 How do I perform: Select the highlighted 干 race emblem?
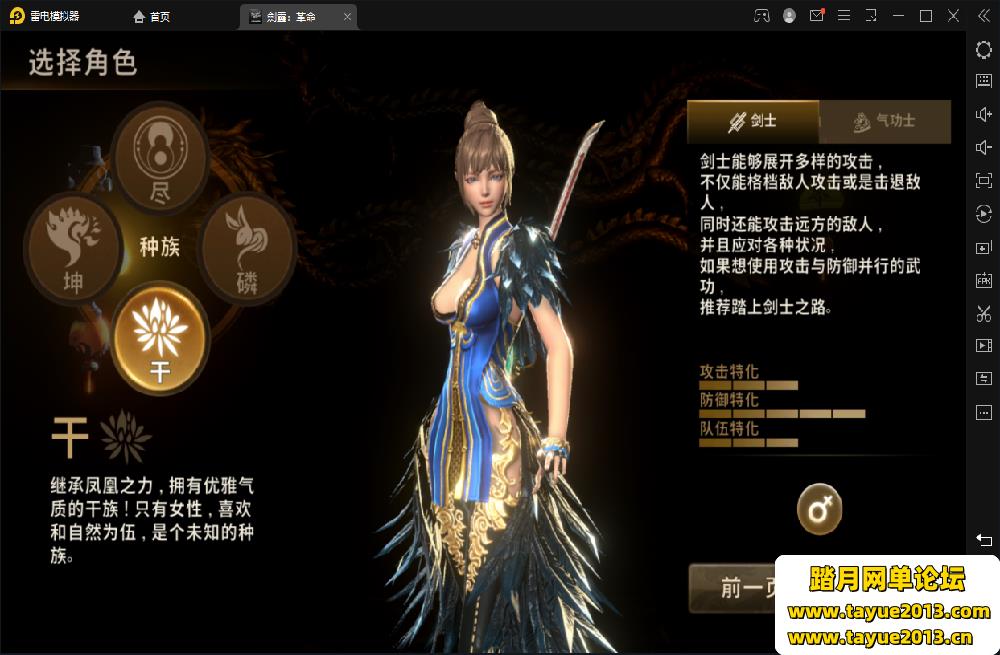(x=160, y=339)
